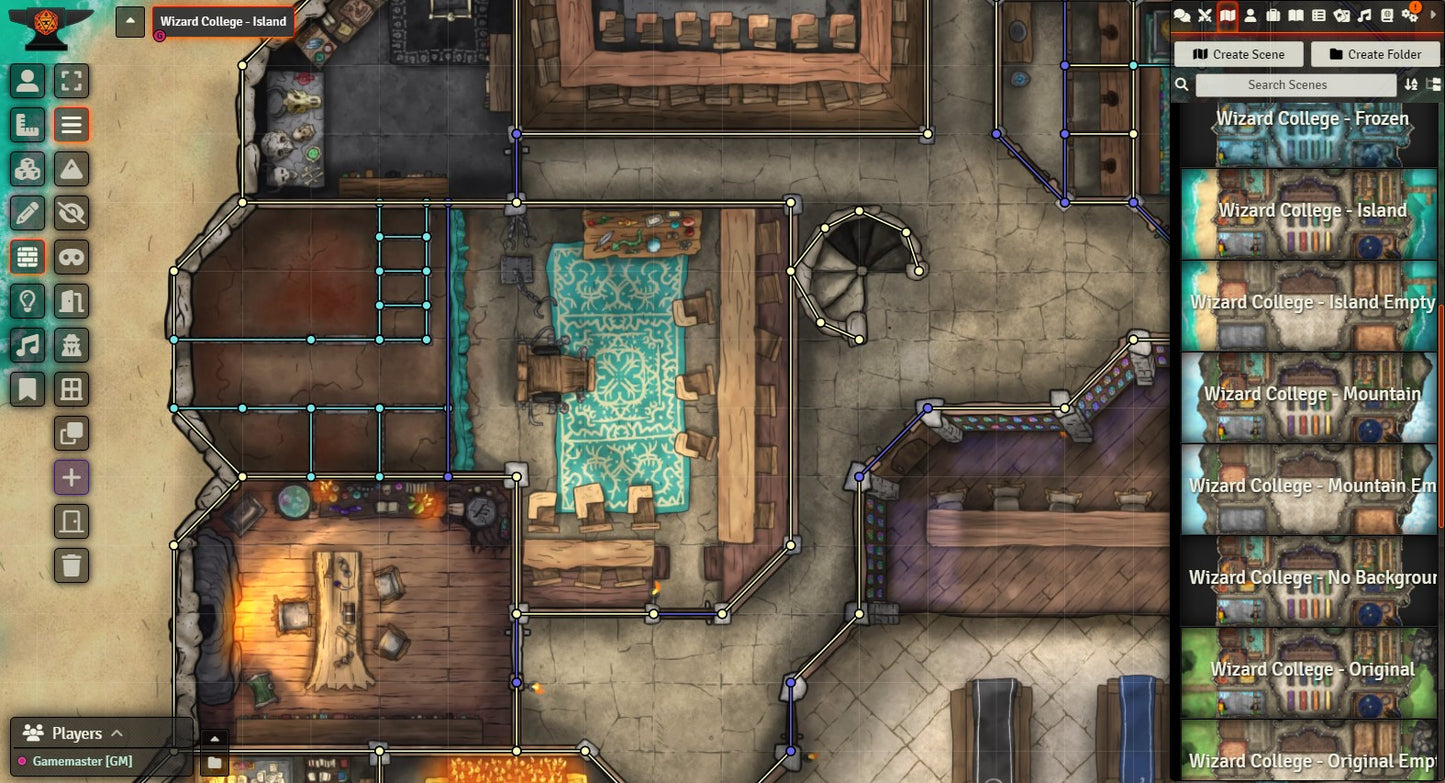Select the eye-slash invisible wall tool

[x=71, y=213]
